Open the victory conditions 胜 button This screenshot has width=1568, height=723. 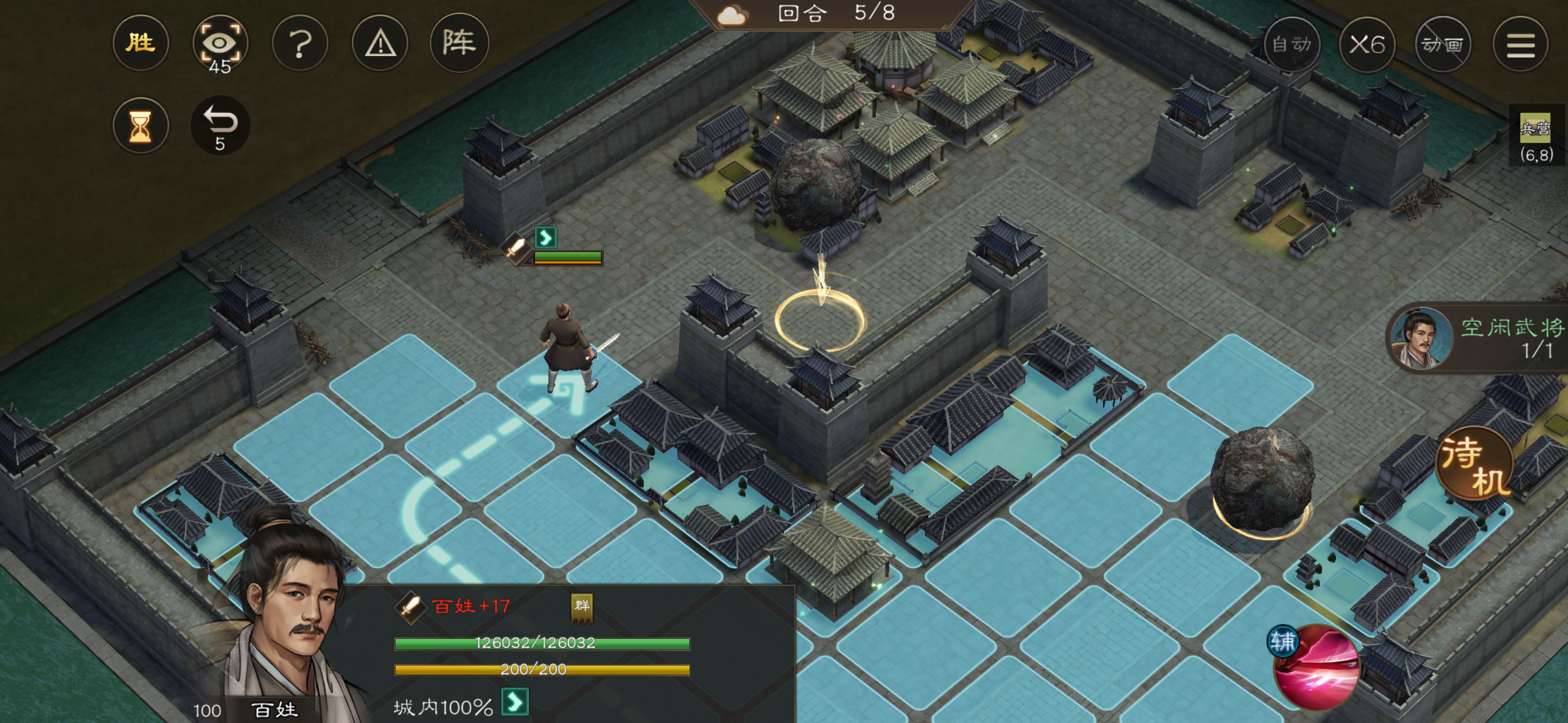pos(141,43)
